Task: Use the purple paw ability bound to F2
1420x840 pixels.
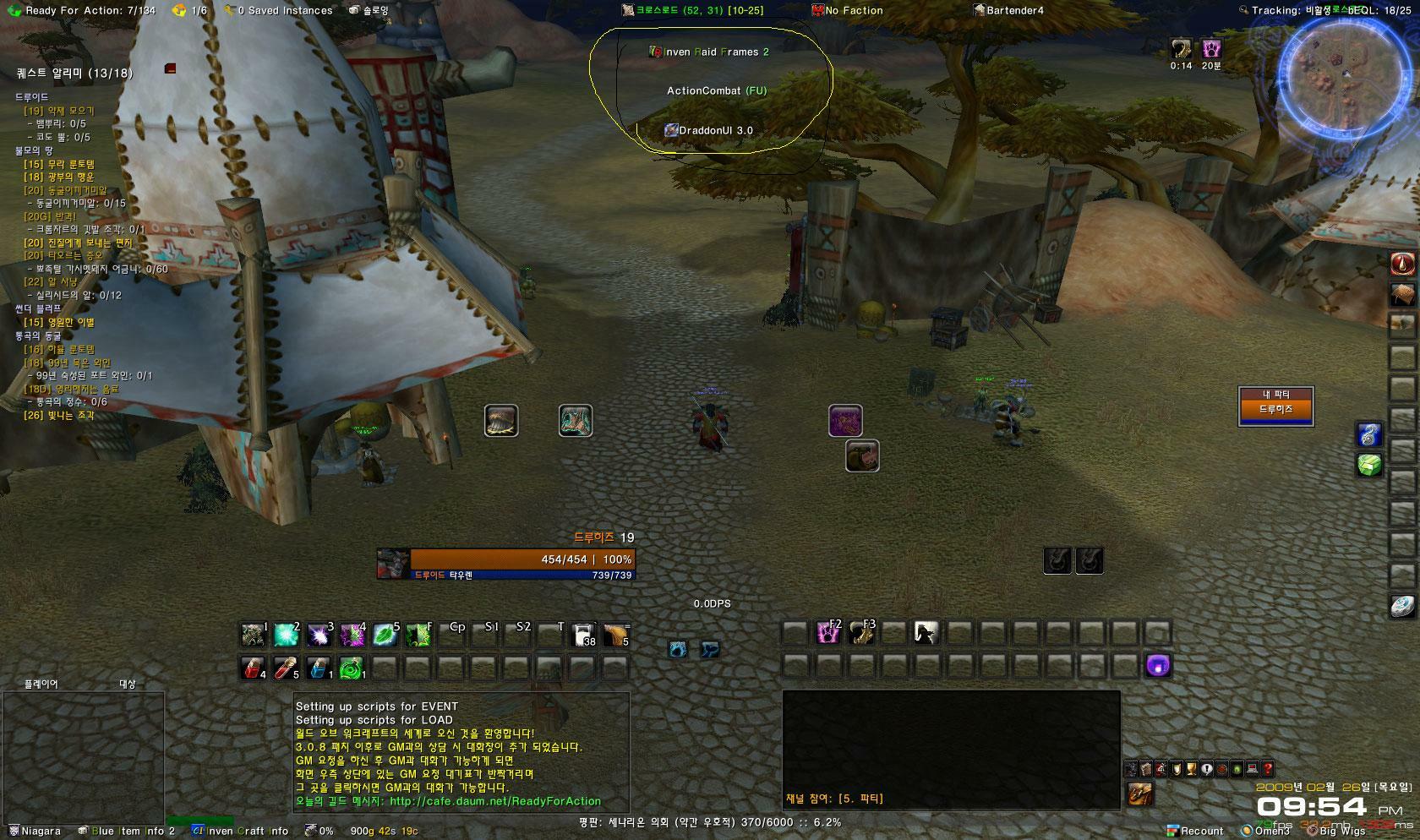Action: coord(827,632)
